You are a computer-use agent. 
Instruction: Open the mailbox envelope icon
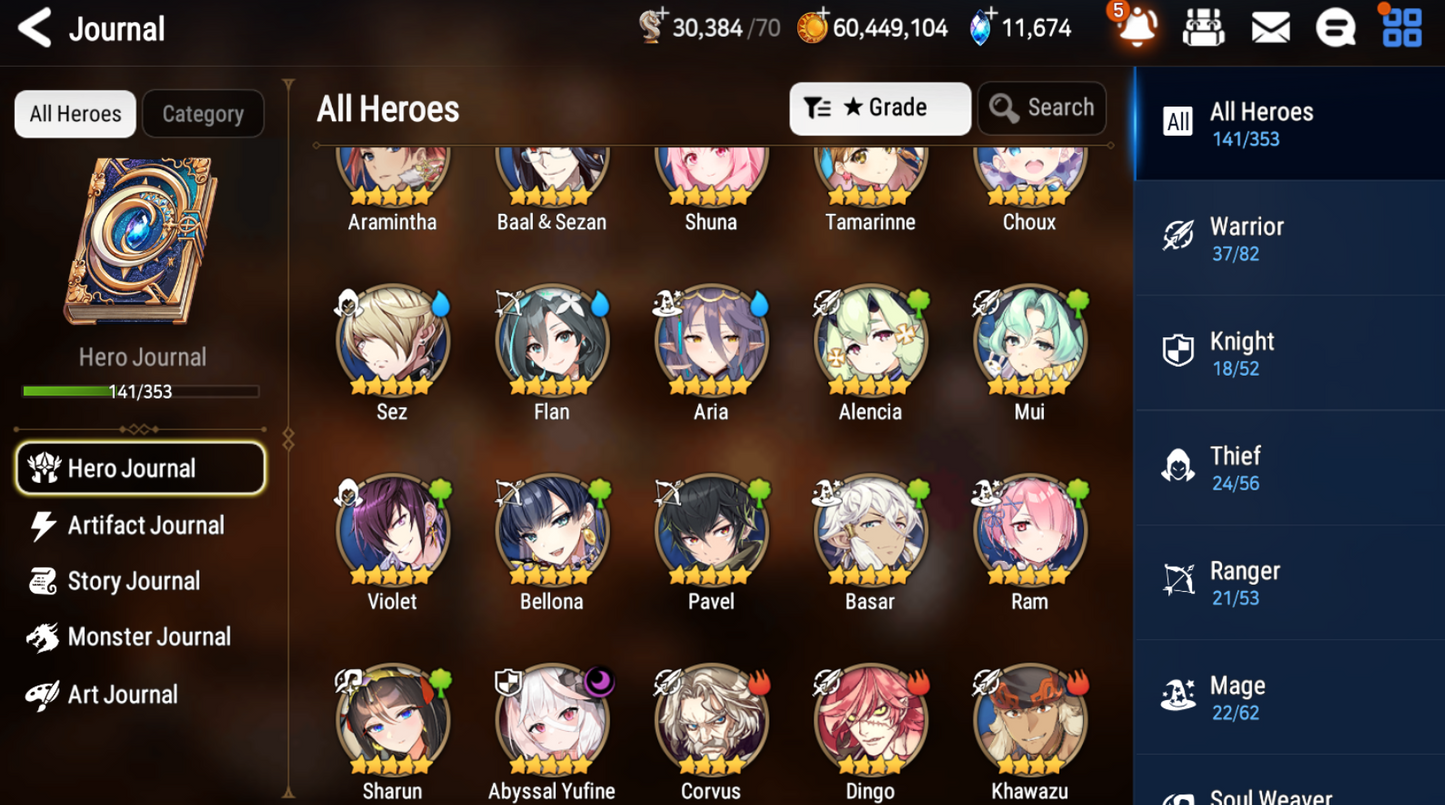(x=1270, y=29)
